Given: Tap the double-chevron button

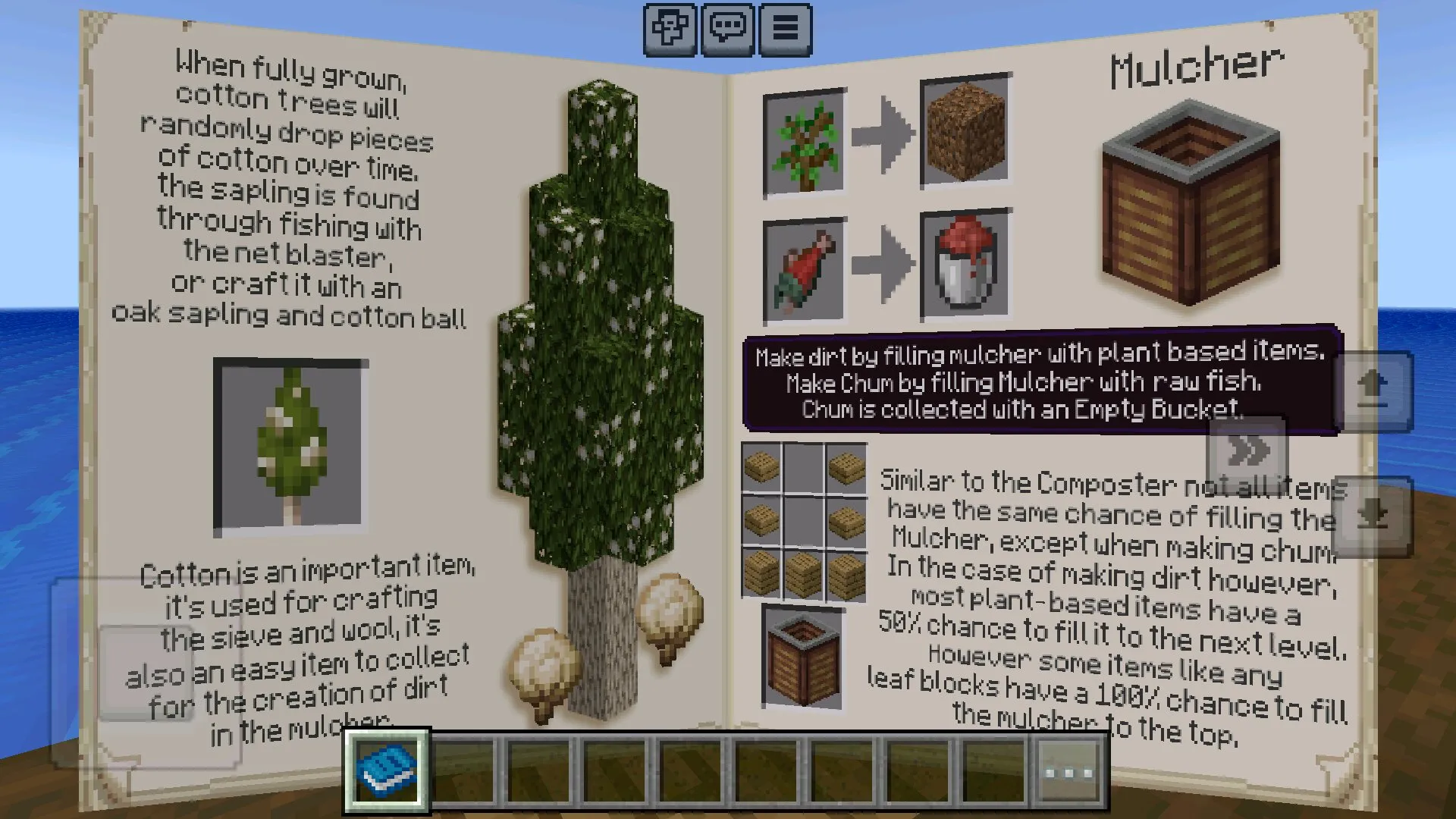Looking at the screenshot, I should (x=1247, y=452).
